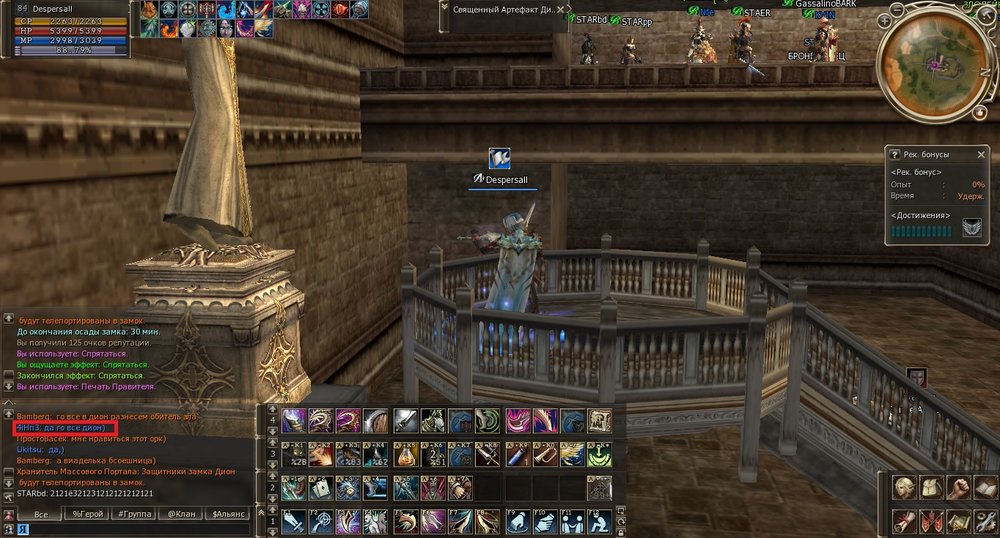Screen dimensions: 1000x538
Task: Select the @Клан chat tab
Action: (181, 514)
